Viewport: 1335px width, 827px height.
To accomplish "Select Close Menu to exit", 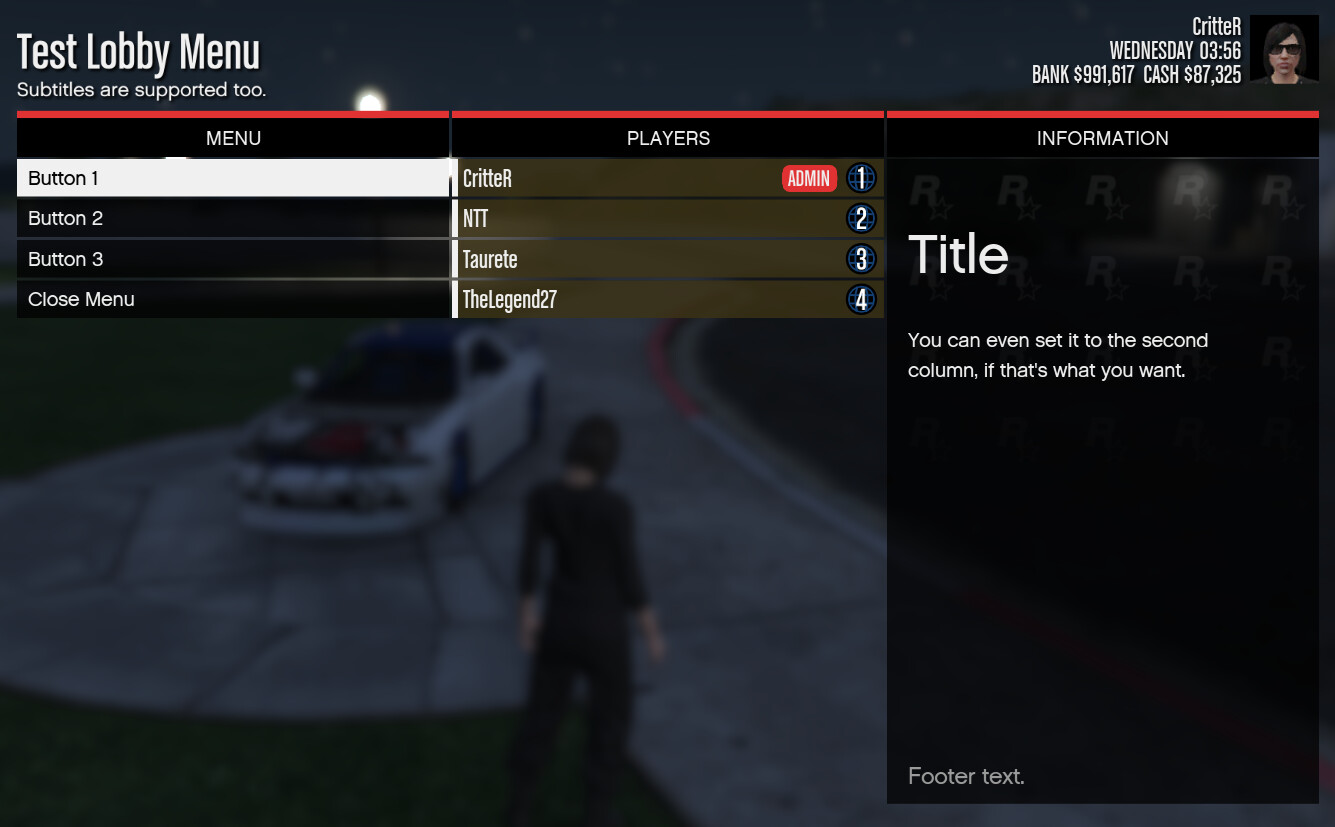I will point(82,298).
